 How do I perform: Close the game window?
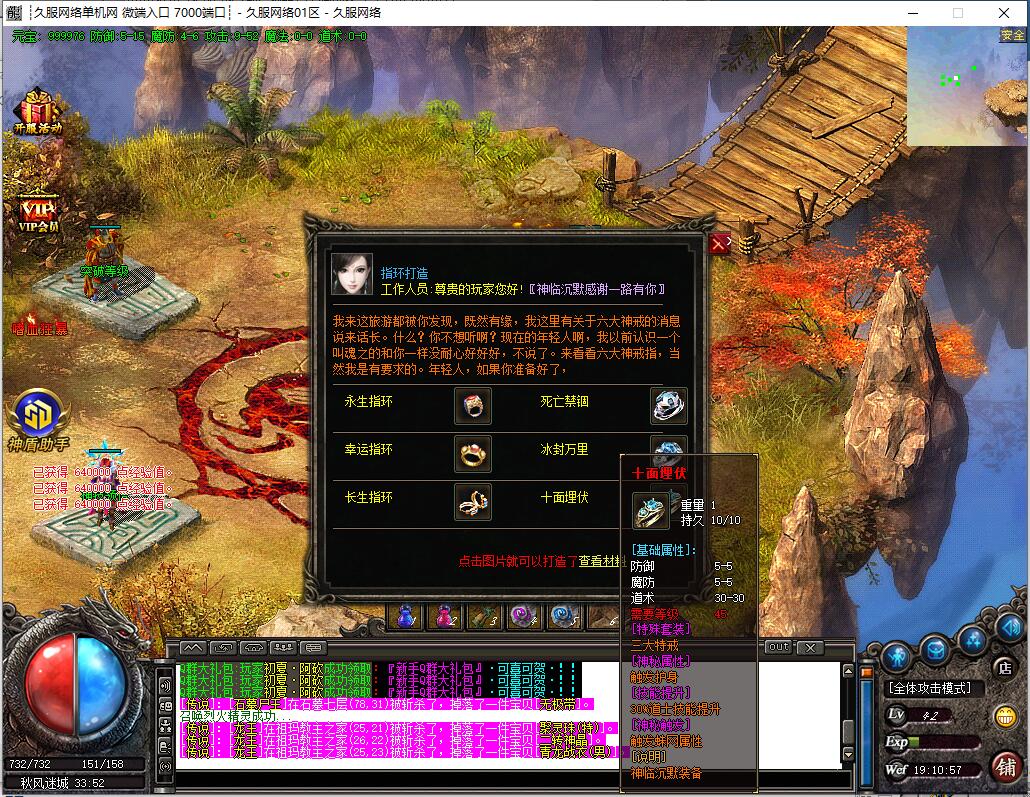click(x=1003, y=13)
